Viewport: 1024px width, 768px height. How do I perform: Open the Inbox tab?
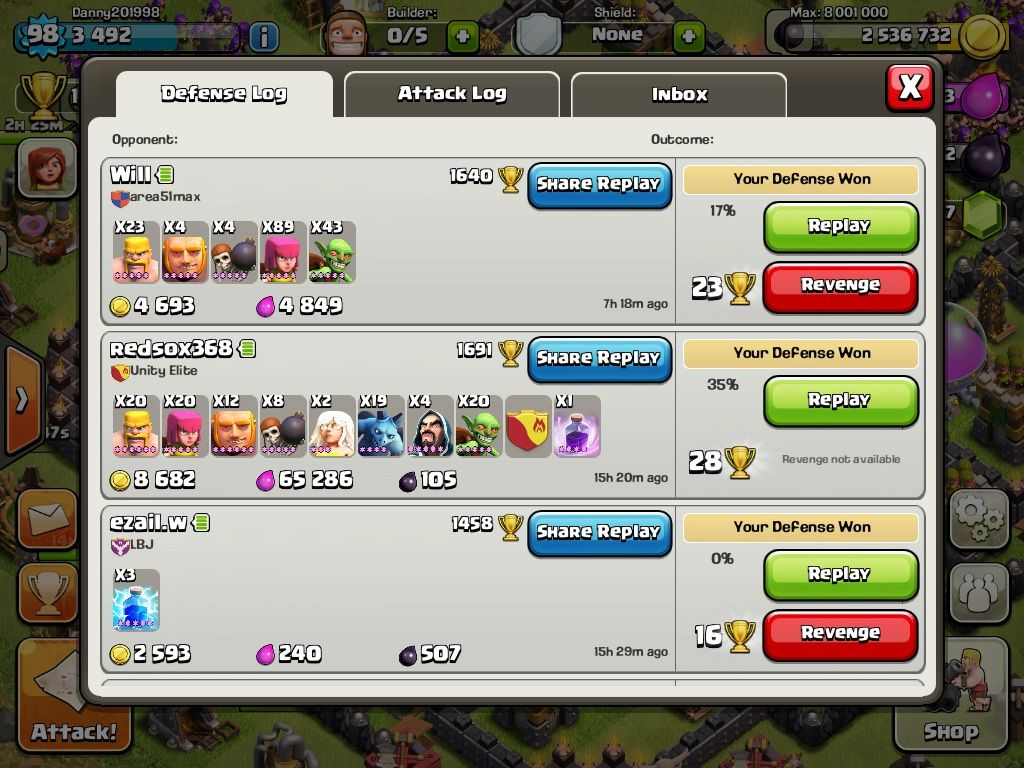[x=679, y=95]
